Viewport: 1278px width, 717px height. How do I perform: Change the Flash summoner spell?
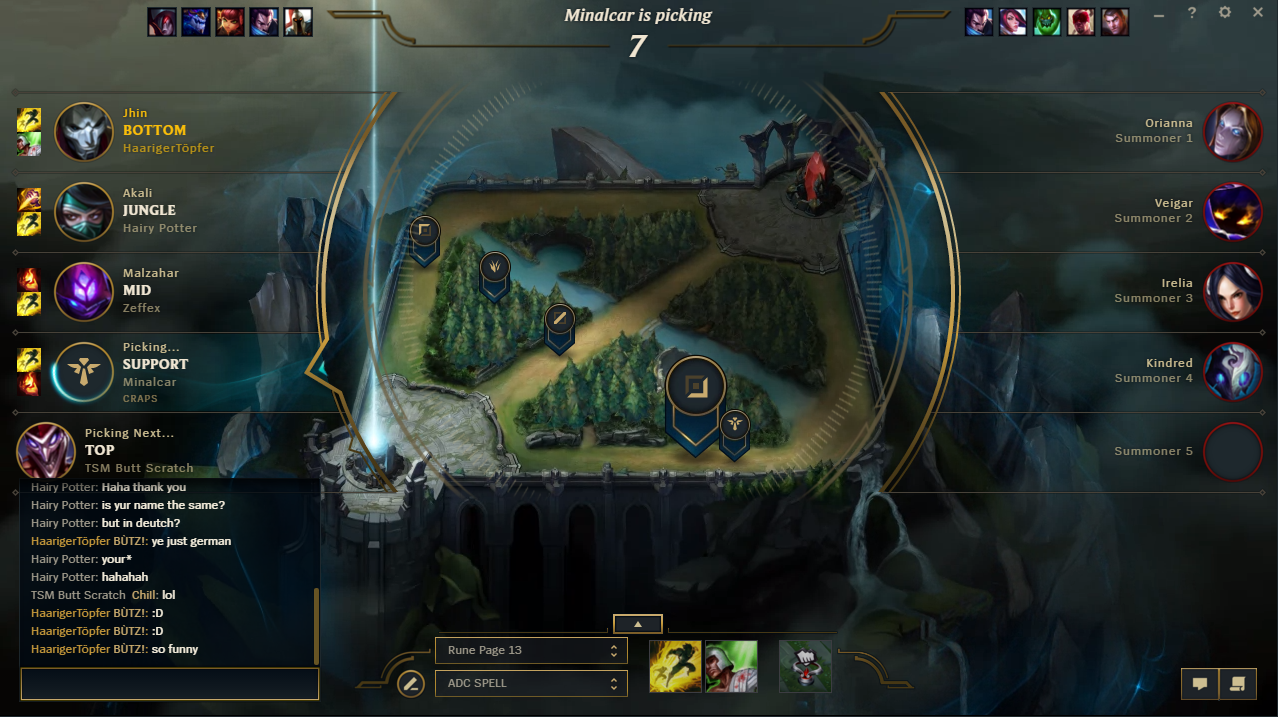[675, 667]
